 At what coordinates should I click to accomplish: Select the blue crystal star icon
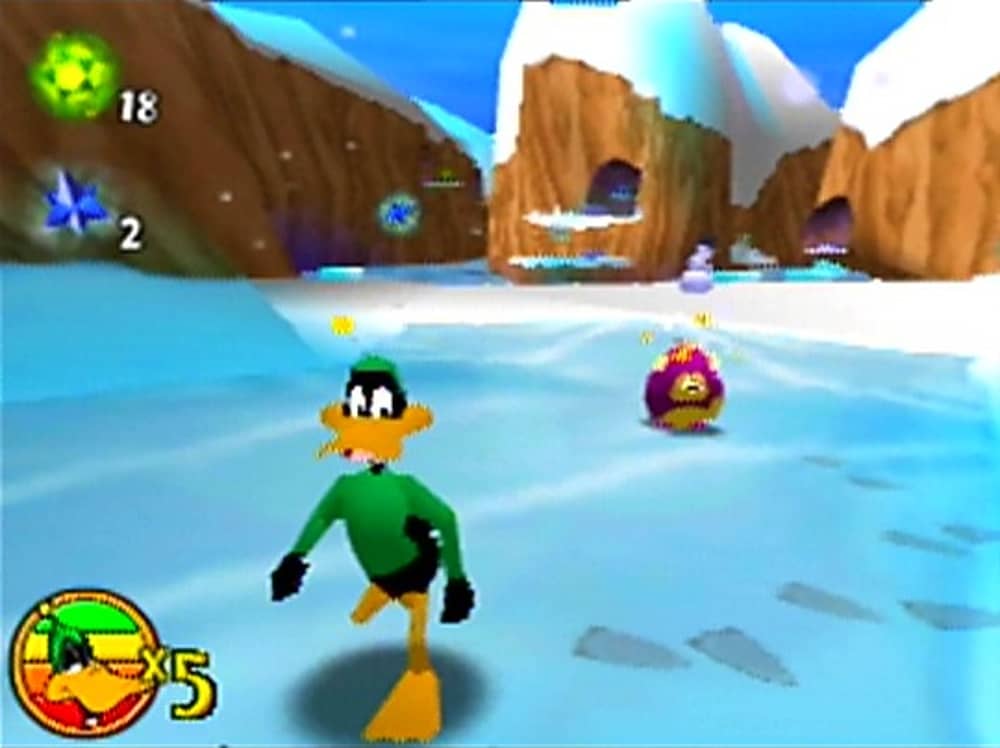(x=74, y=203)
